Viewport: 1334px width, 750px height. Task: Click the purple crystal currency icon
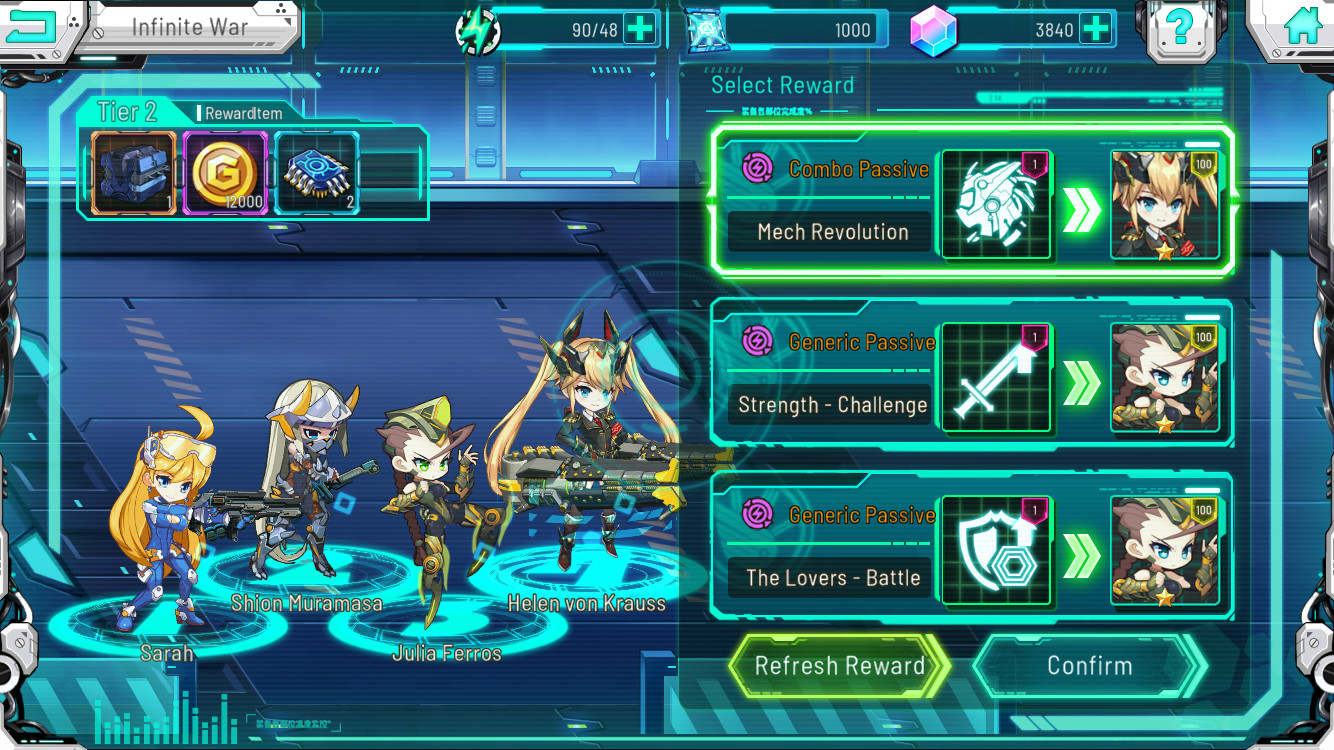935,28
